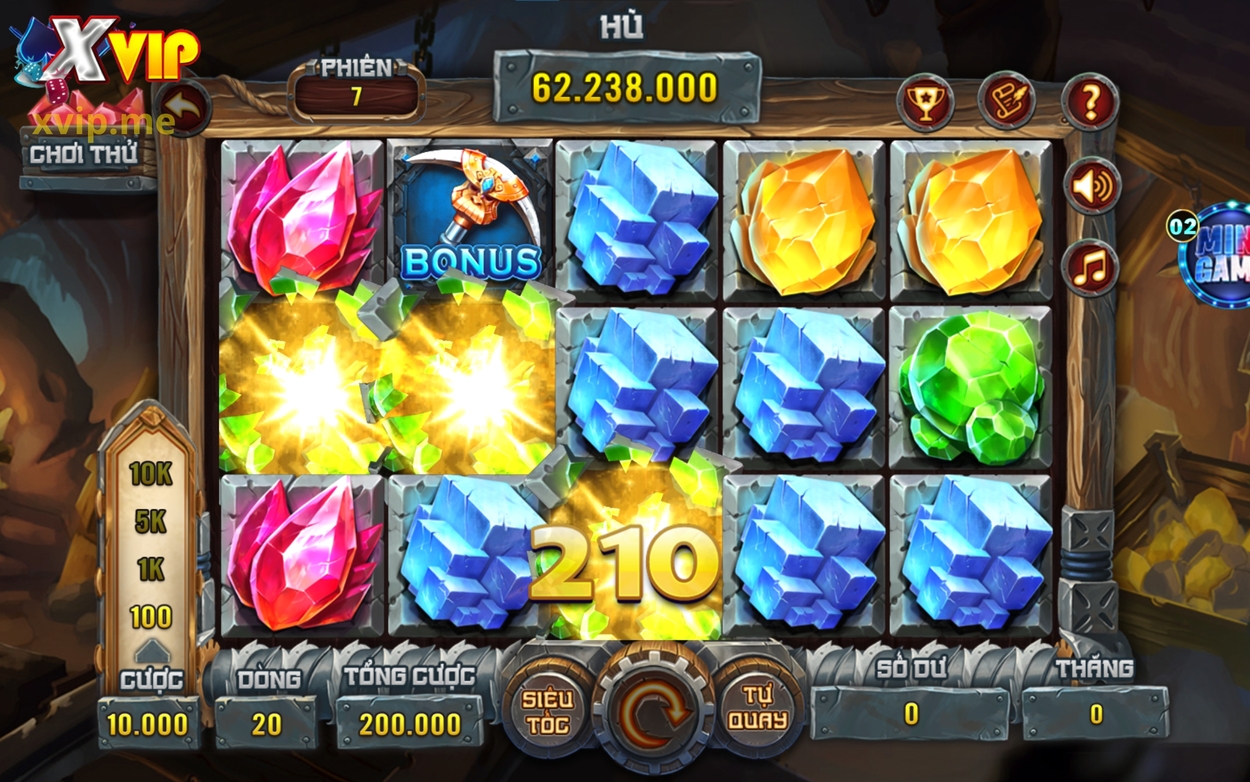Activate the Siêu Tốc turbo mode
This screenshot has width=1250, height=782.
(x=546, y=708)
